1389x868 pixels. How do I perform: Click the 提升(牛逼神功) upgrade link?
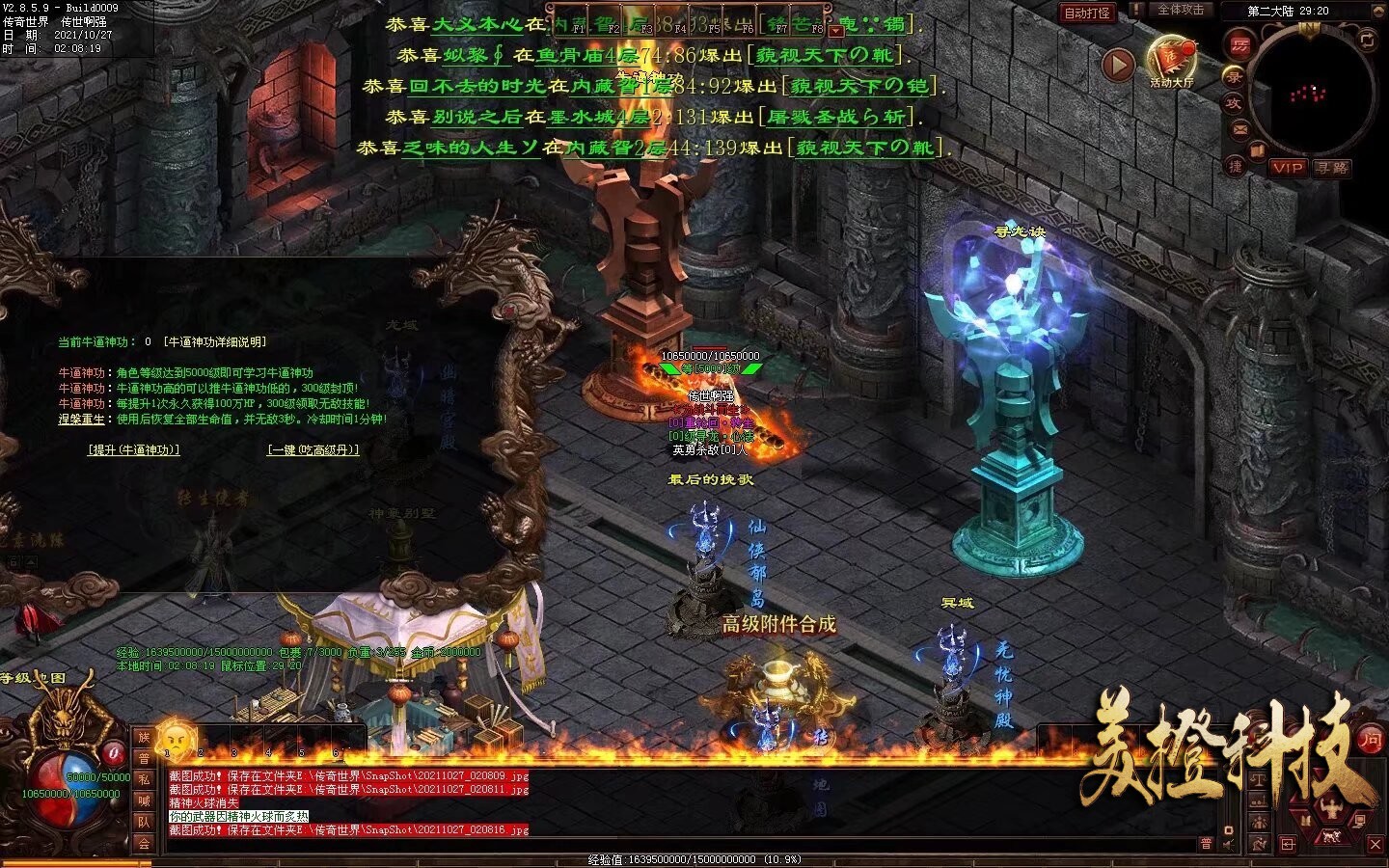[133, 450]
